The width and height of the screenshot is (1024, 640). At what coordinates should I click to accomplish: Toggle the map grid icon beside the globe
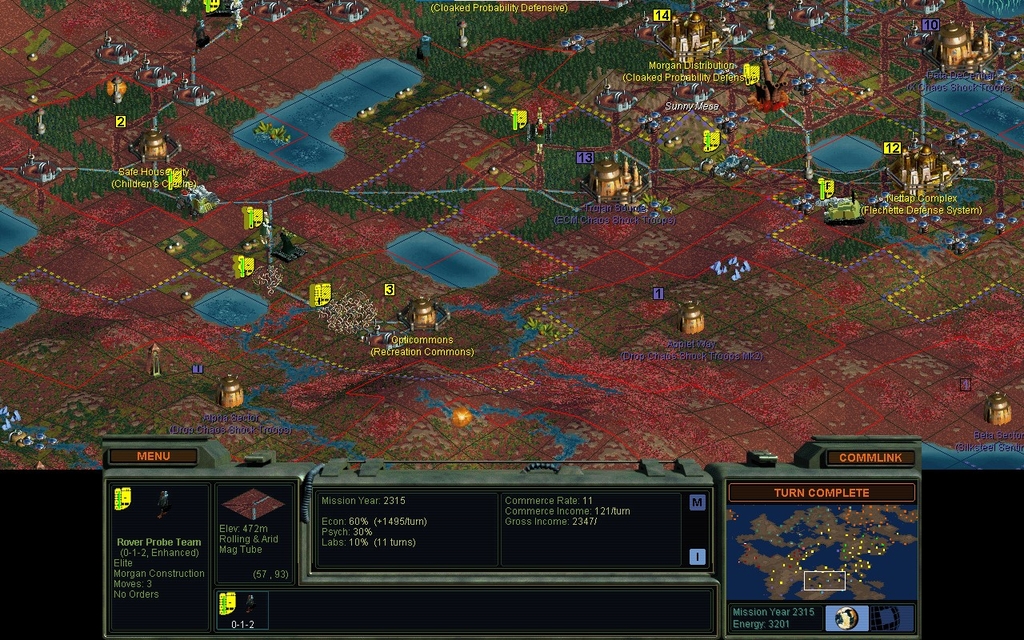(884, 617)
